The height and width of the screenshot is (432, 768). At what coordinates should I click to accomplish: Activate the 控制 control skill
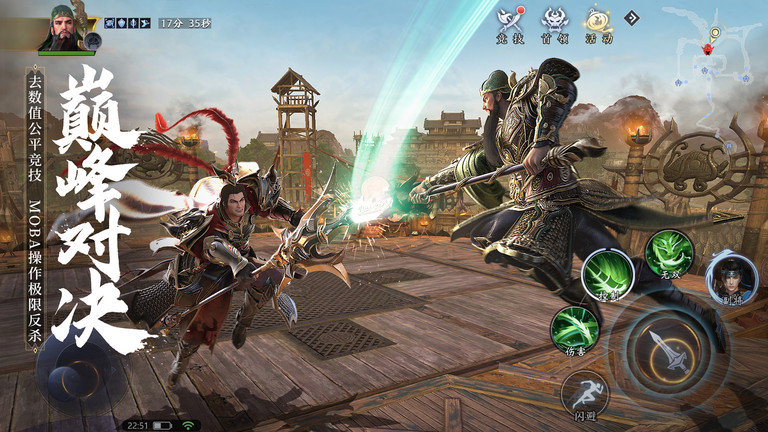[x=605, y=274]
